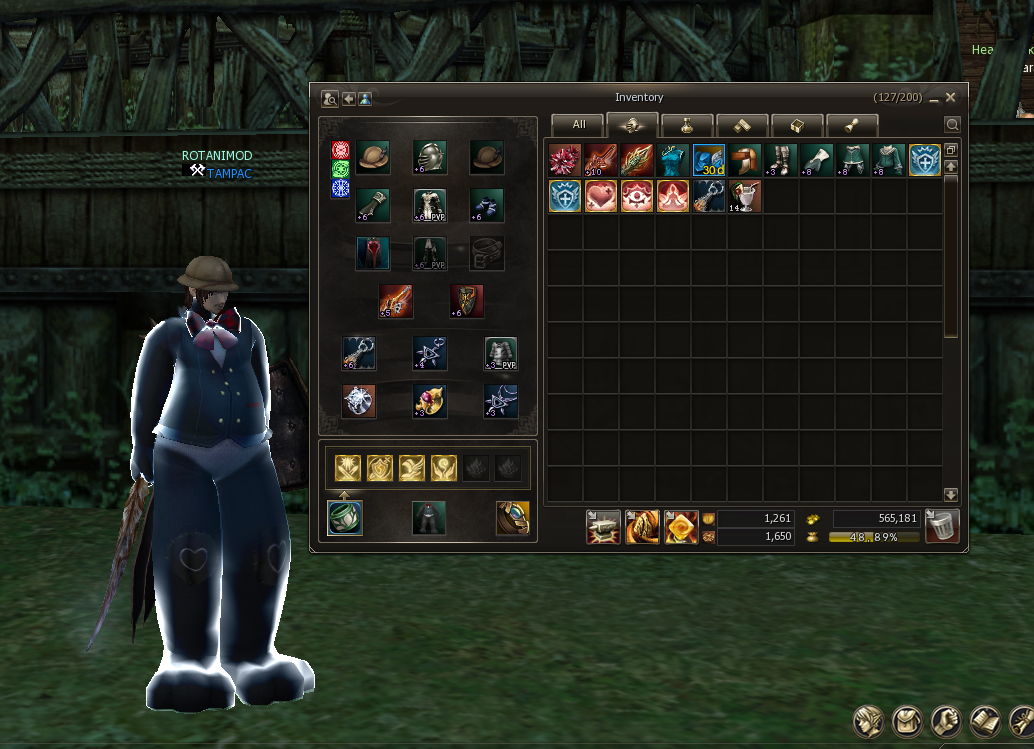1034x749 pixels.
Task: Select the cocktail glass item stack of 14
Action: (745, 196)
